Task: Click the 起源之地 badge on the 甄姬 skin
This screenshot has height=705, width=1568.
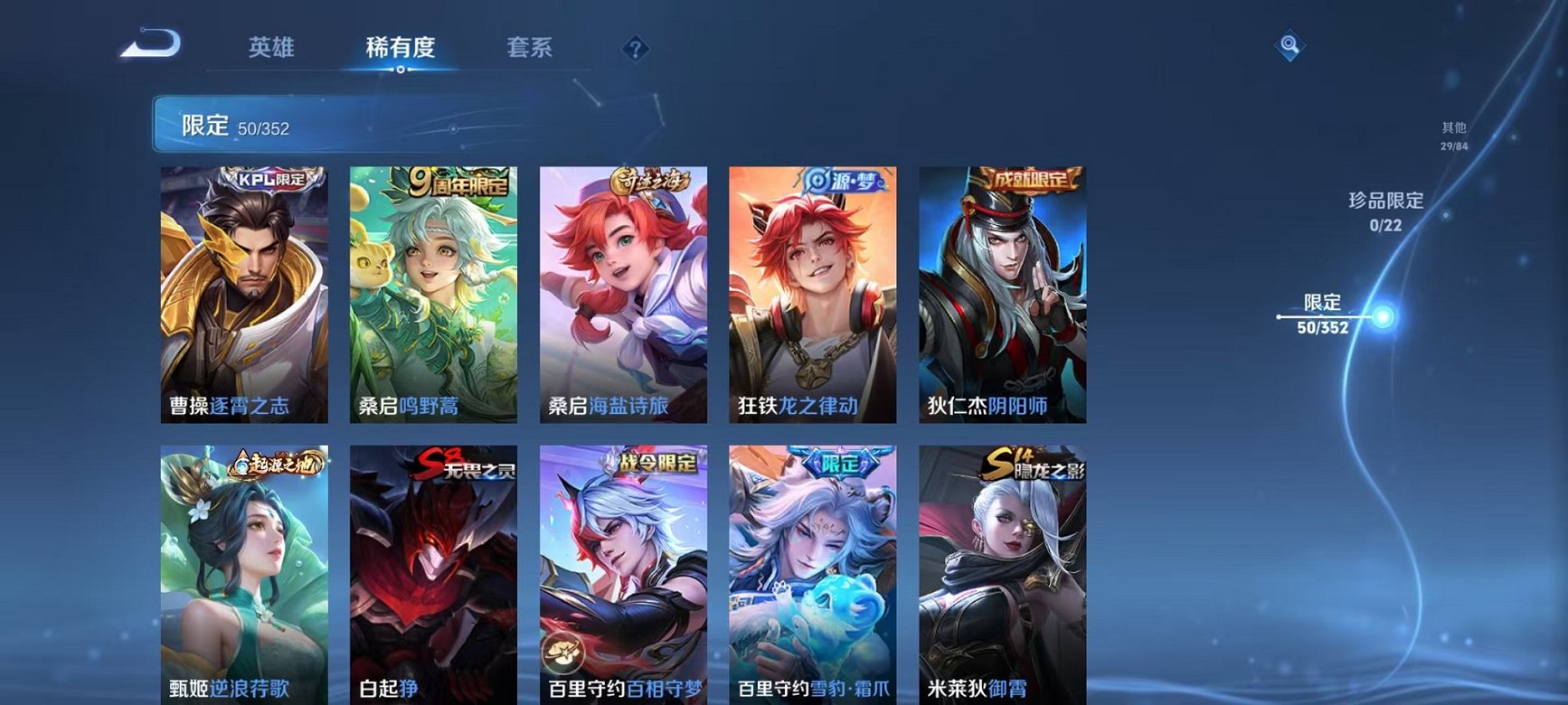Action: pyautogui.click(x=274, y=462)
